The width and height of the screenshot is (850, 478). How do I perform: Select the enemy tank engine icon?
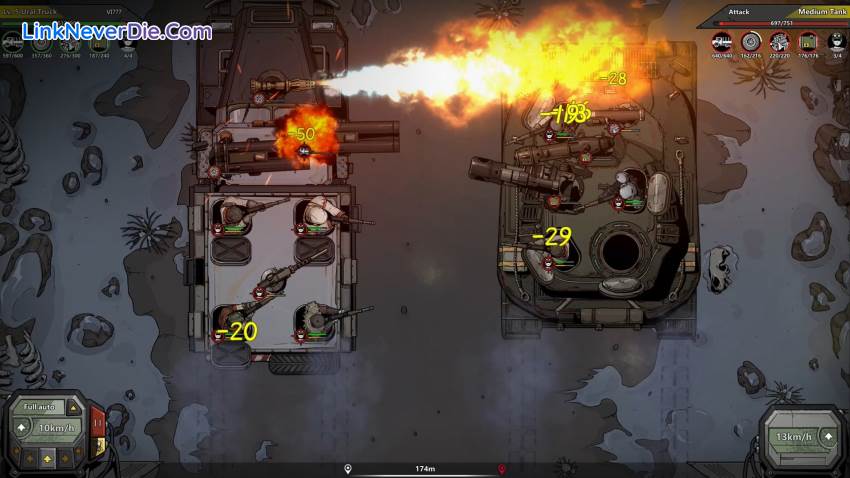pos(779,41)
